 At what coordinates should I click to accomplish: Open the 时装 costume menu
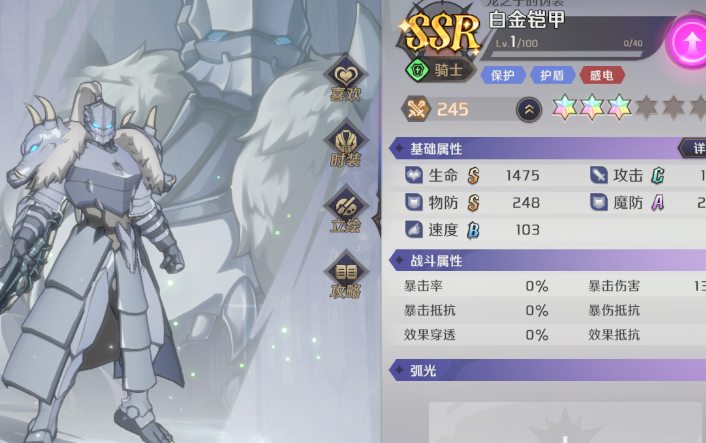pyautogui.click(x=346, y=145)
